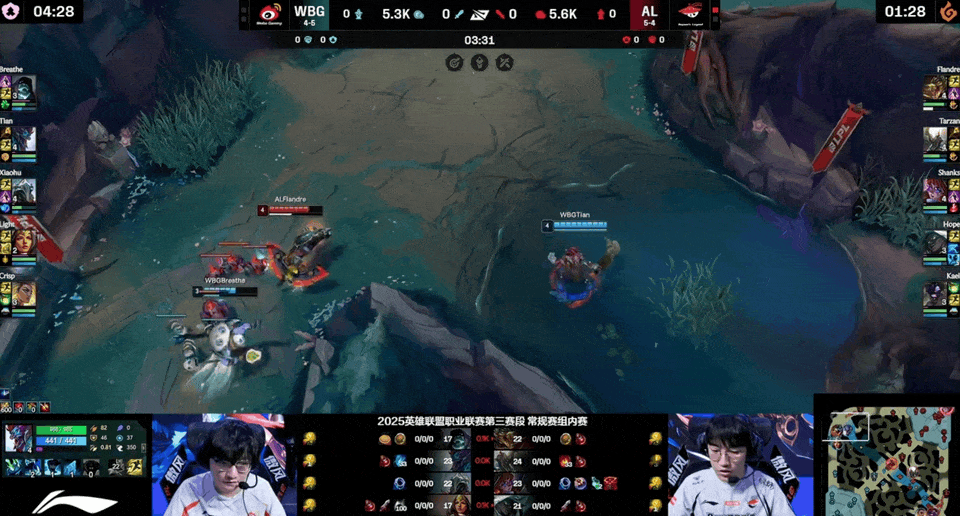The height and width of the screenshot is (516, 960).
Task: Click the AL team logo in scoreboard
Action: pos(690,14)
